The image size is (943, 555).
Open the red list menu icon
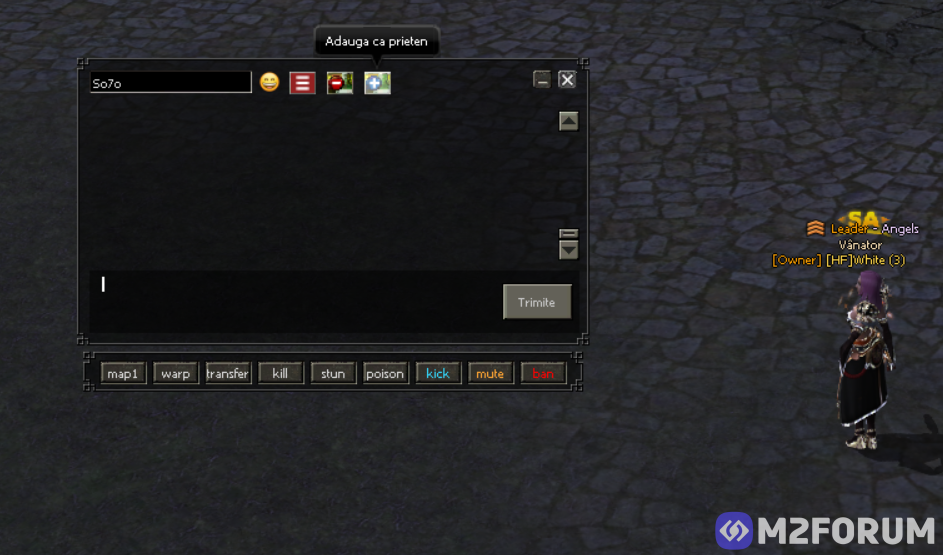click(x=303, y=83)
